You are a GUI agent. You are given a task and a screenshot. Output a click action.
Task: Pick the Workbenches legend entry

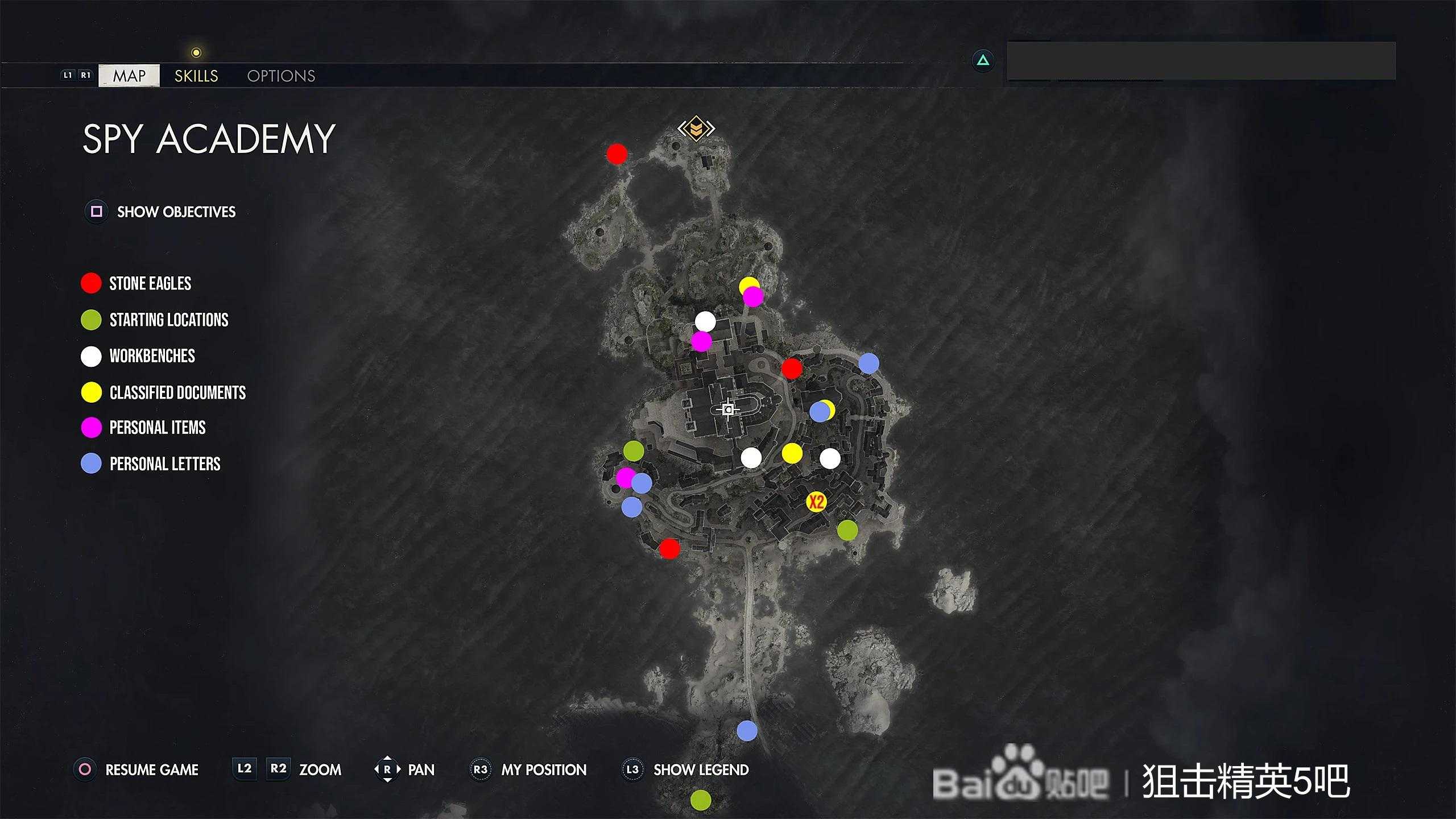pos(152,356)
